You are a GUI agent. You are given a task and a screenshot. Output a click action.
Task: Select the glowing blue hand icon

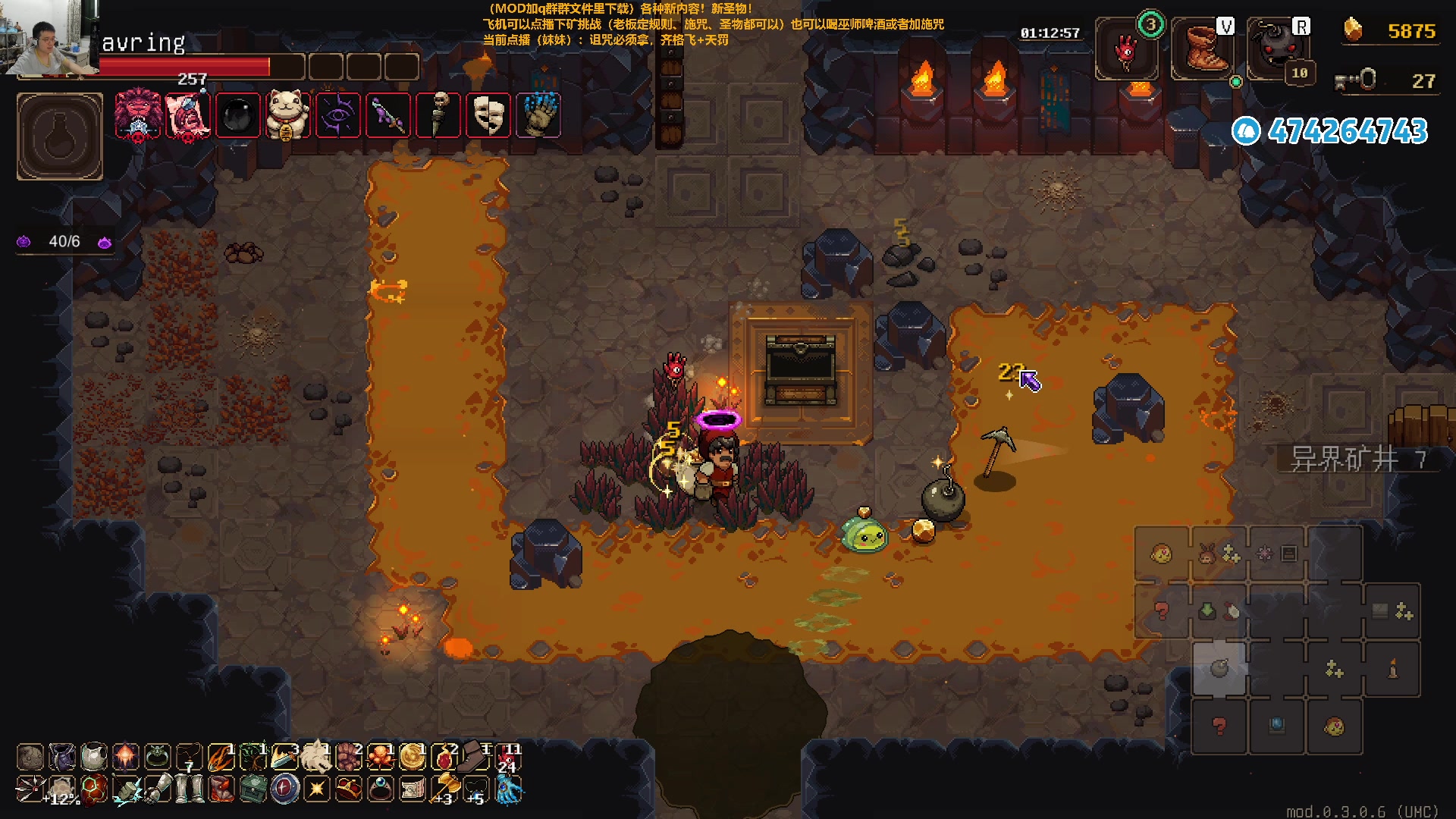point(538,115)
